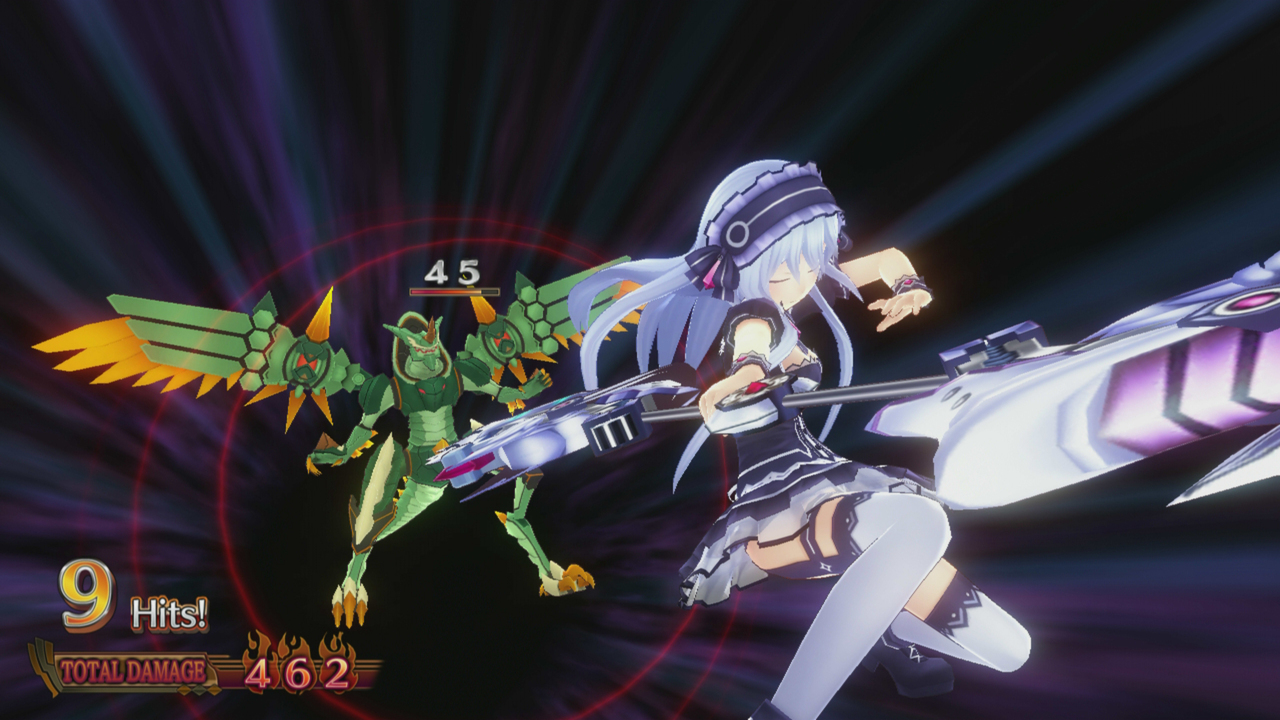The image size is (1280, 720).
Task: Click the TOTAL DAMAGE text label
Action: point(131,671)
